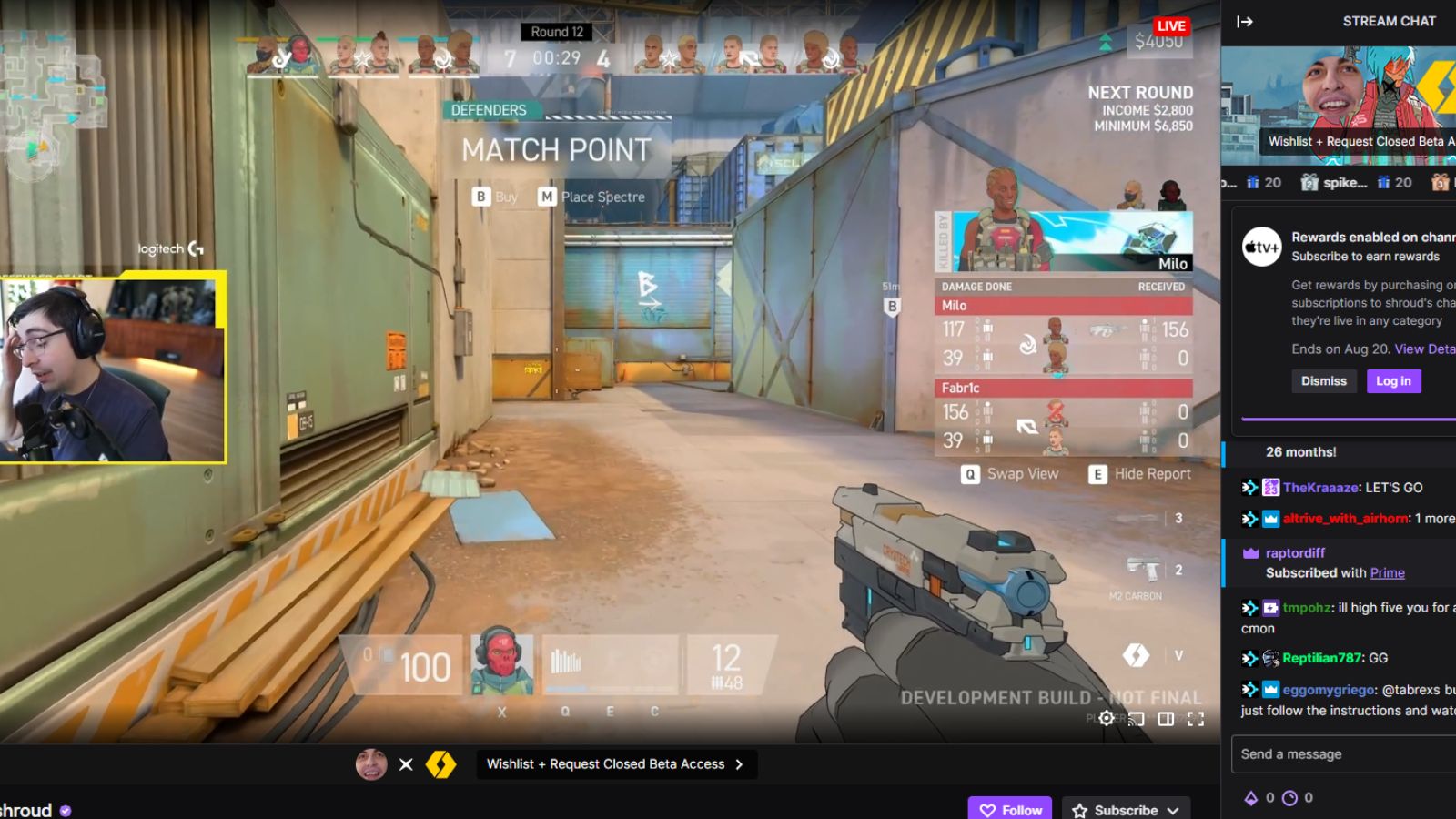This screenshot has width=1456, height=819.
Task: Select the Stream Chat header tab
Action: point(1390,21)
